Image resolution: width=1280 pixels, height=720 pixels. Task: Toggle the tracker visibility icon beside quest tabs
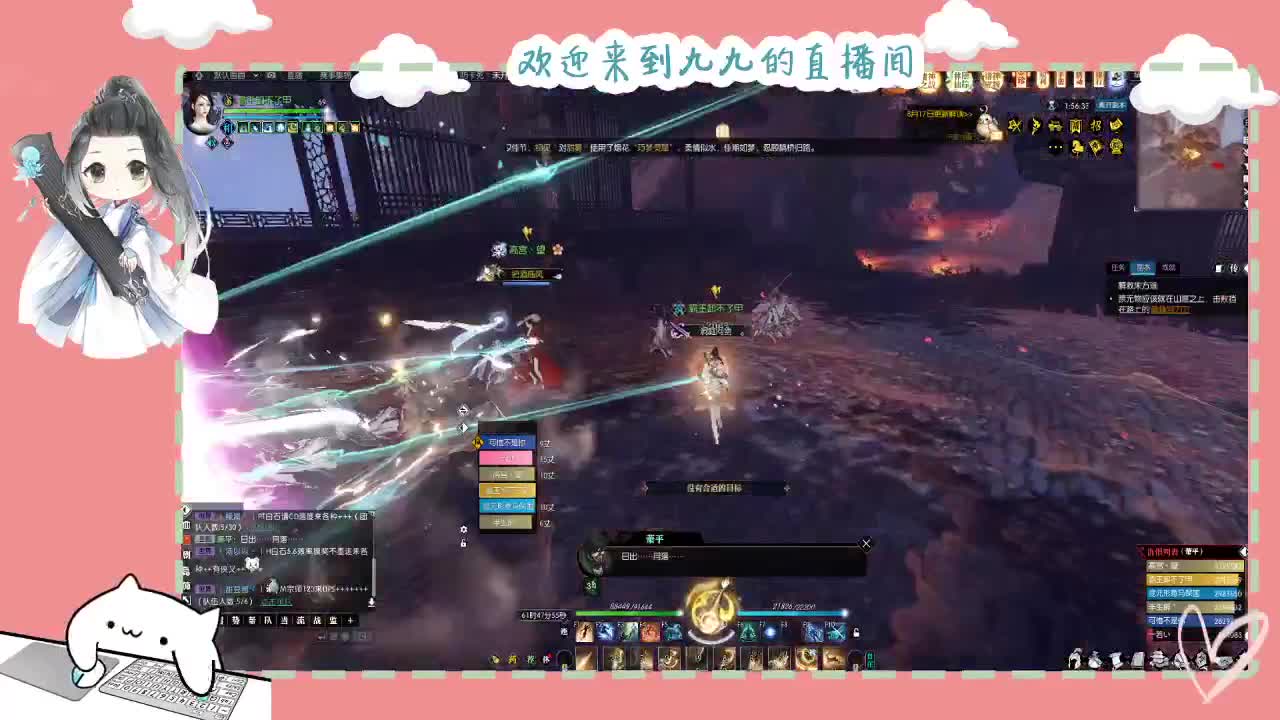pos(1219,267)
